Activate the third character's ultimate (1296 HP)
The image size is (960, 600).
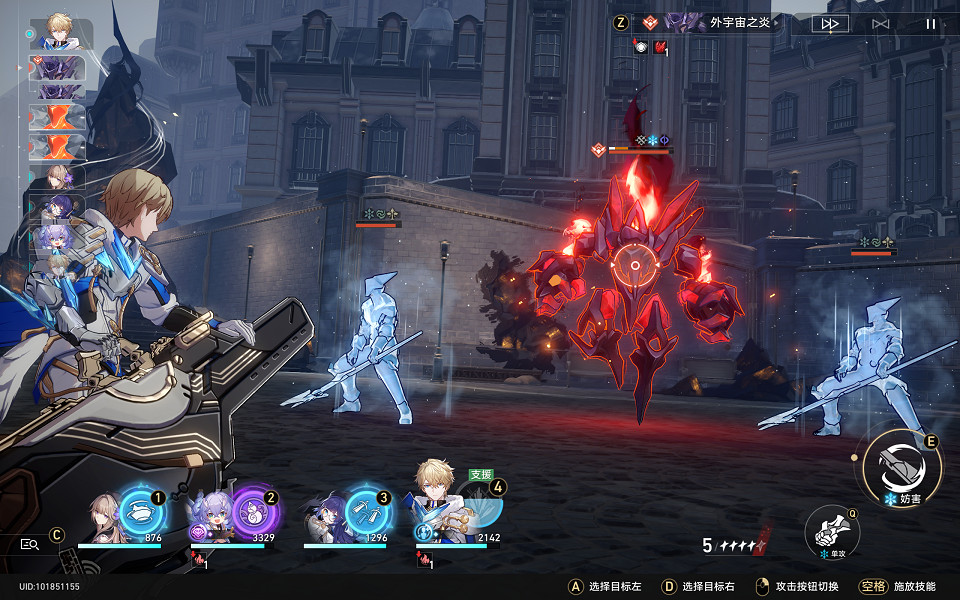(x=366, y=511)
